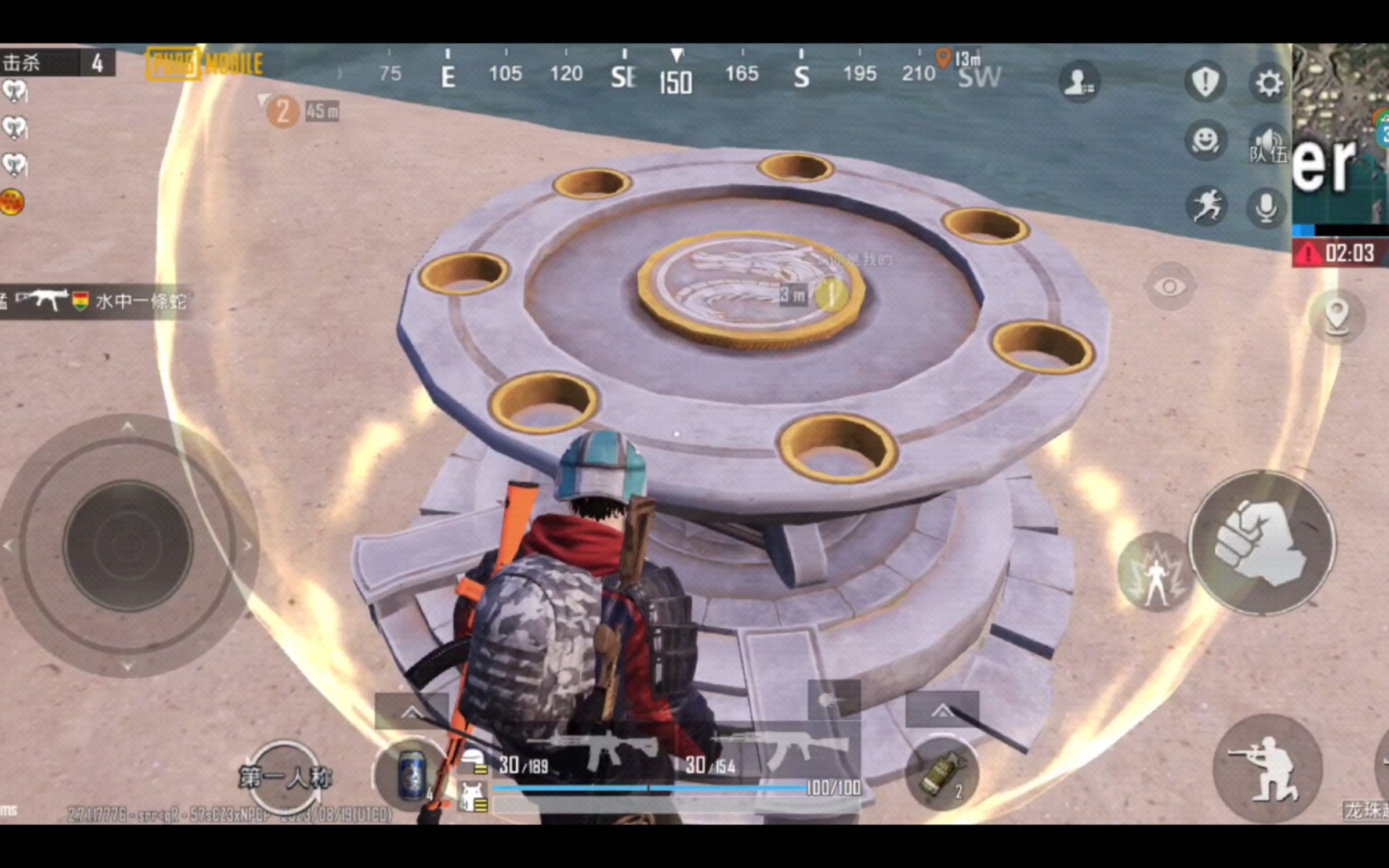Image resolution: width=1389 pixels, height=868 pixels.
Task: Punch with the fist attack button
Action: tap(1261, 542)
